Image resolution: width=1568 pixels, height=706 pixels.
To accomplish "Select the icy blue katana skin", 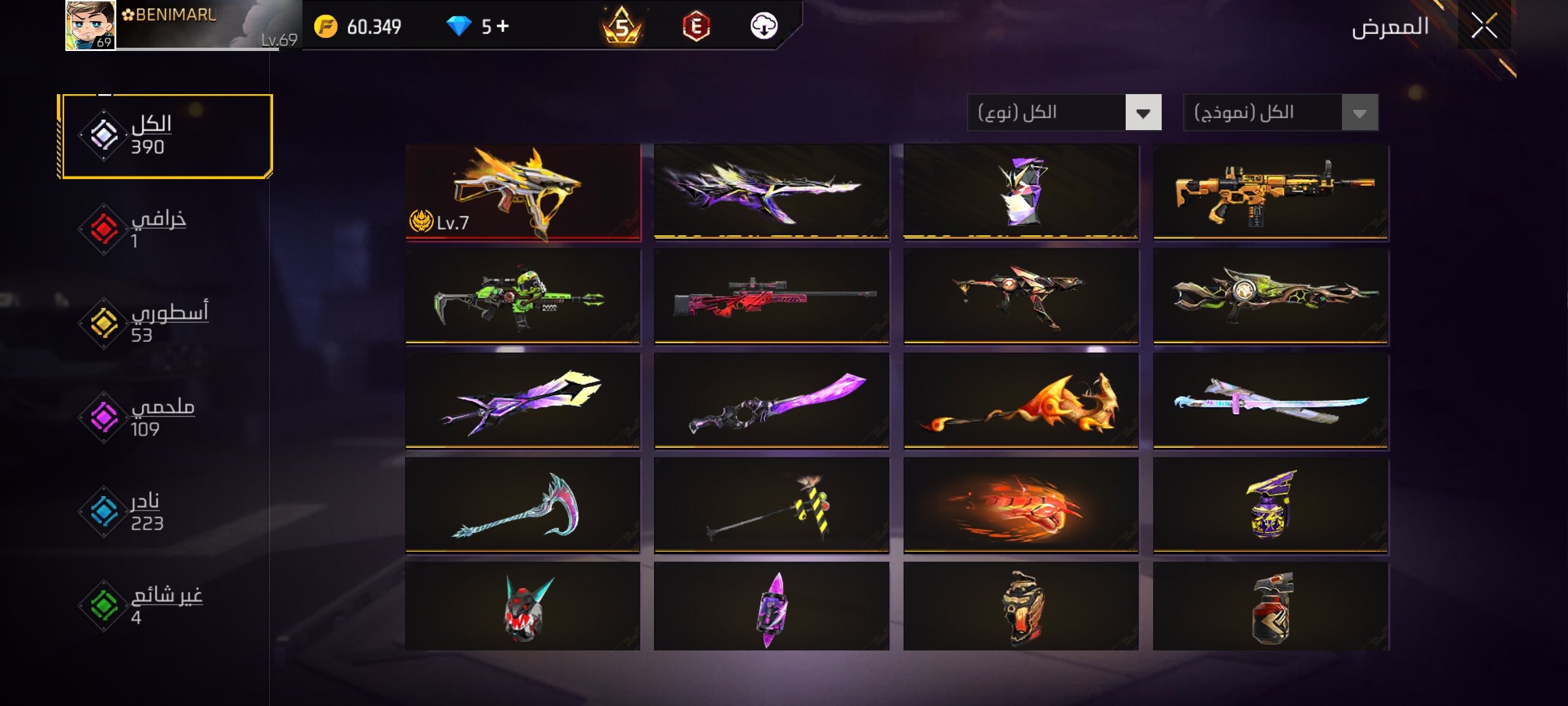I will click(x=1271, y=401).
